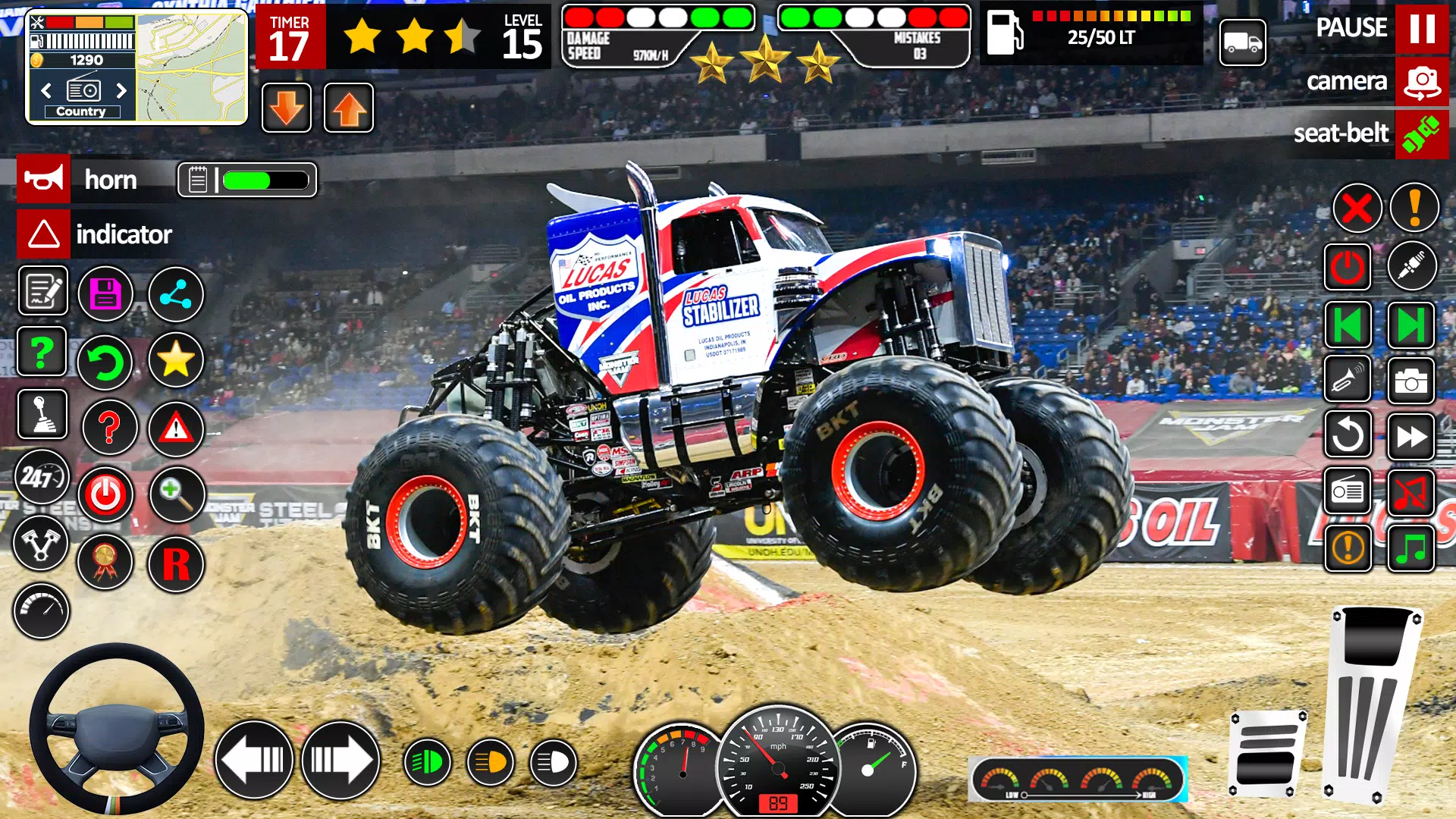Tap the magenta save disk icon

click(x=105, y=294)
